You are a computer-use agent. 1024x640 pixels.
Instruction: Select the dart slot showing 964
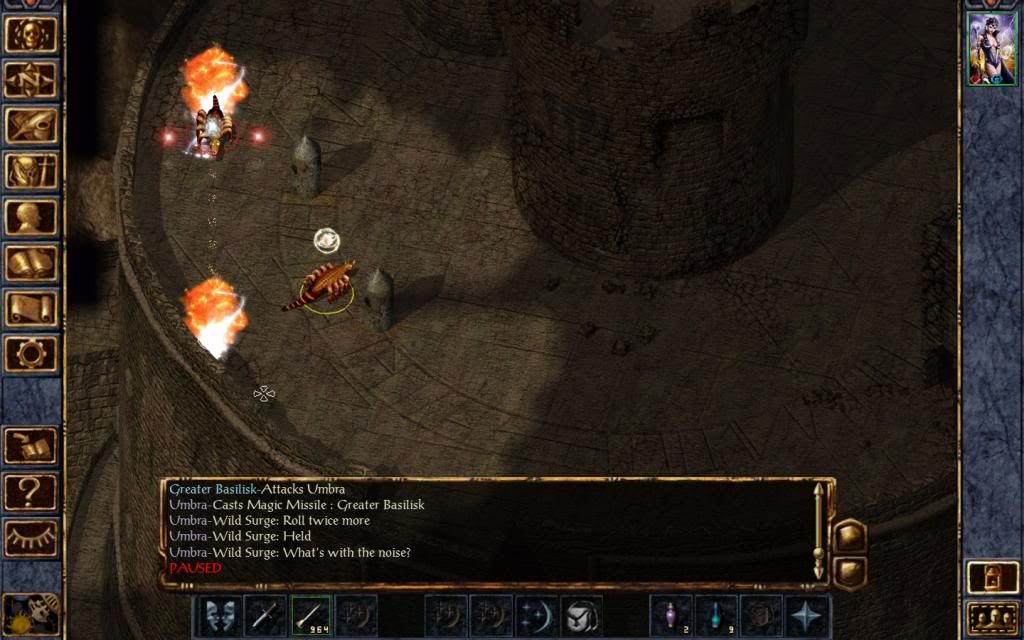coord(310,615)
